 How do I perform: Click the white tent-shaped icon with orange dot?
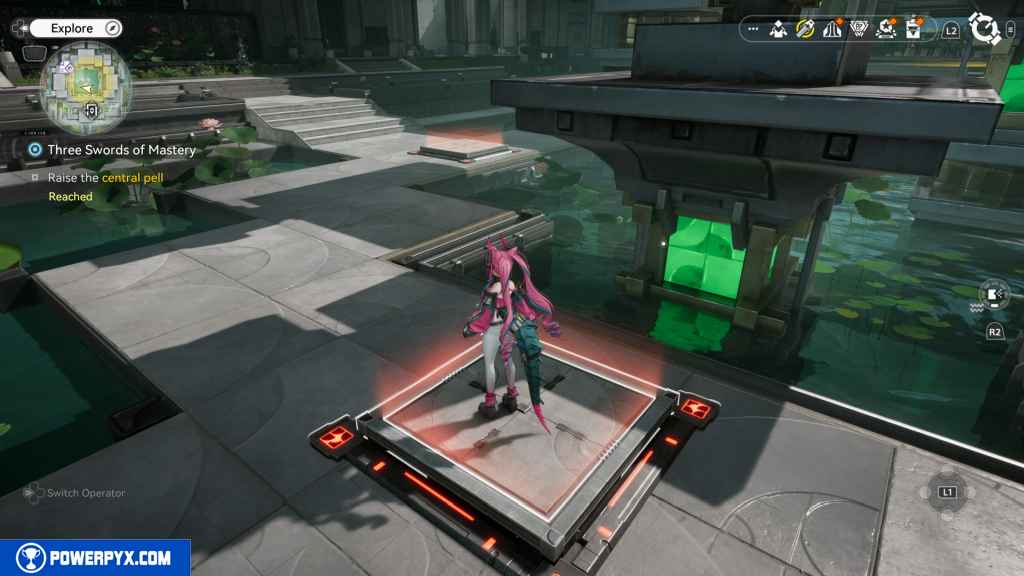[x=832, y=30]
